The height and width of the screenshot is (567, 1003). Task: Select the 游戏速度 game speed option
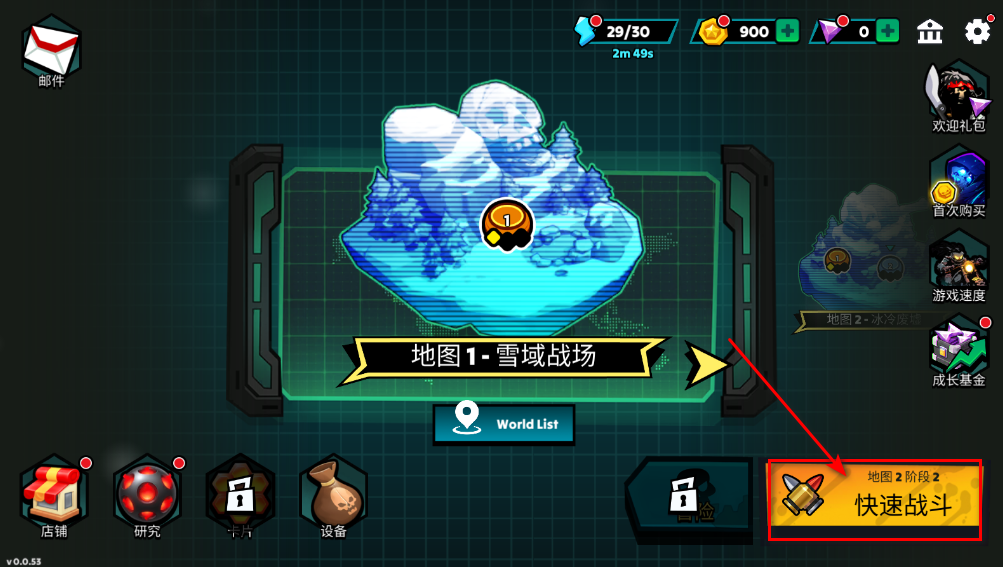pyautogui.click(x=958, y=266)
